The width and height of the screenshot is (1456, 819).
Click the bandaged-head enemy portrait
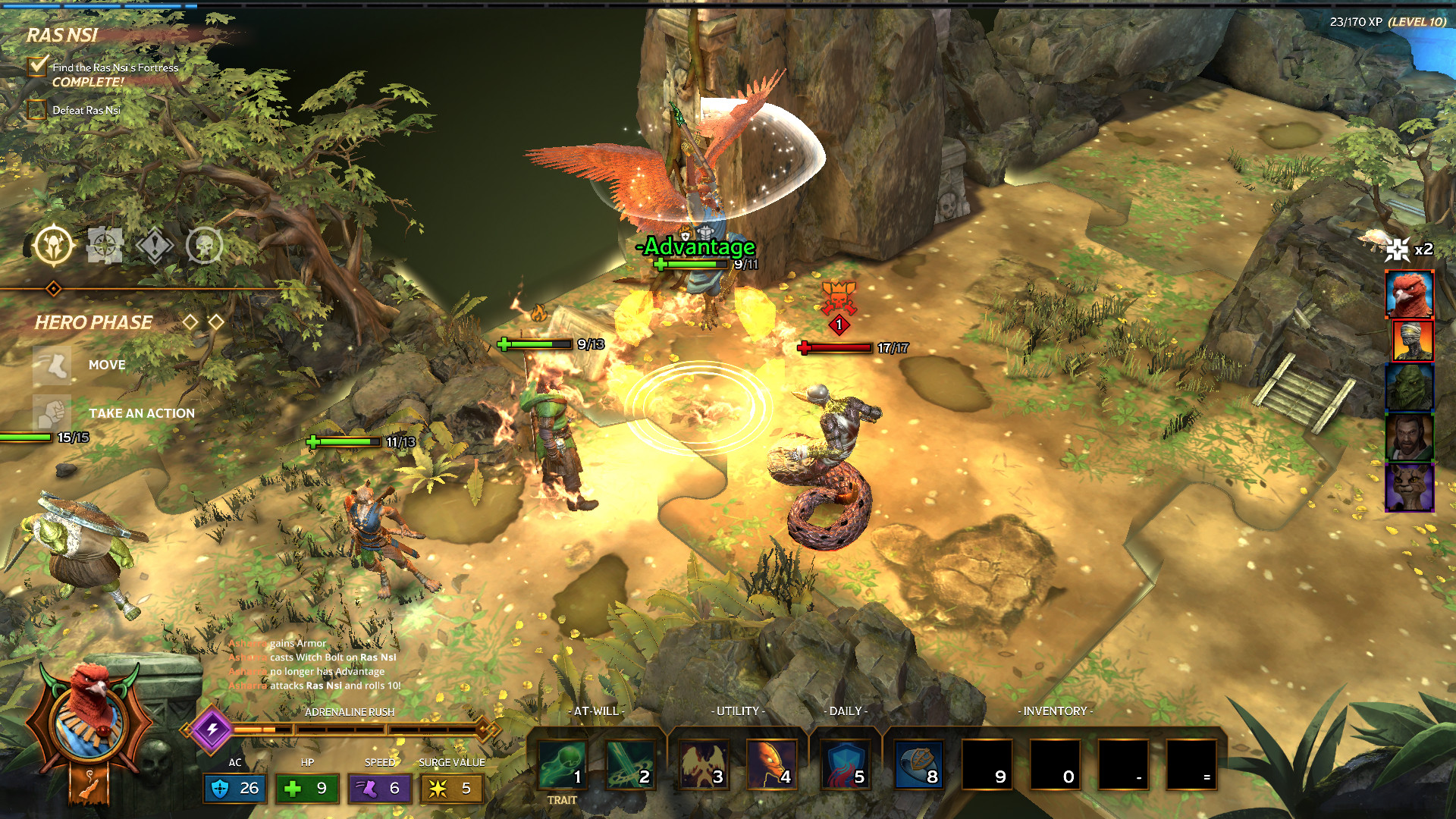tap(1412, 340)
